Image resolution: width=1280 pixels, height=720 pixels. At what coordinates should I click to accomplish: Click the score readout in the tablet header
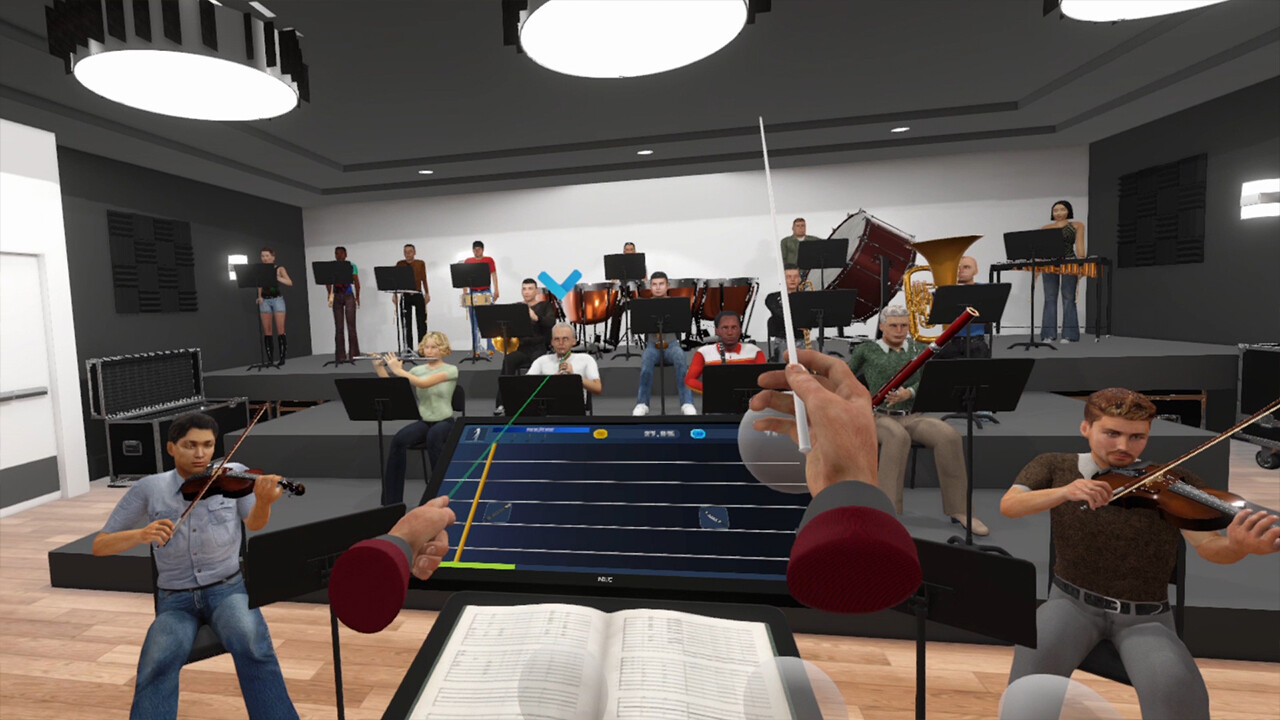tap(662, 434)
